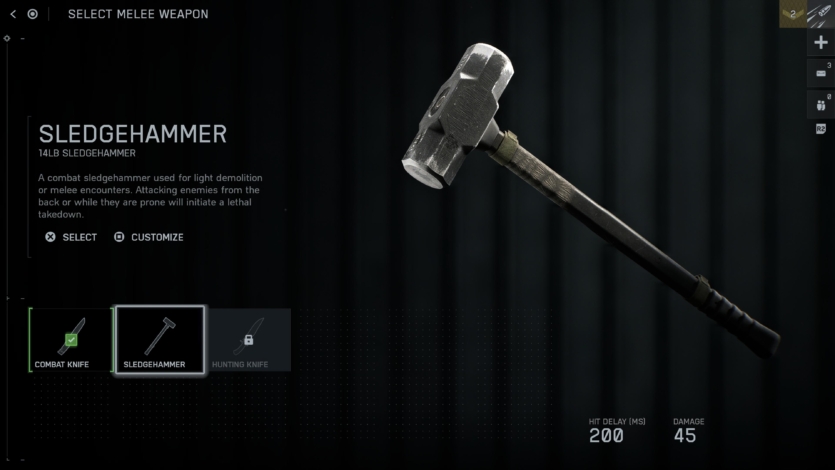835x470 pixels.
Task: Click the locked Hunting Knife tile
Action: click(248, 340)
